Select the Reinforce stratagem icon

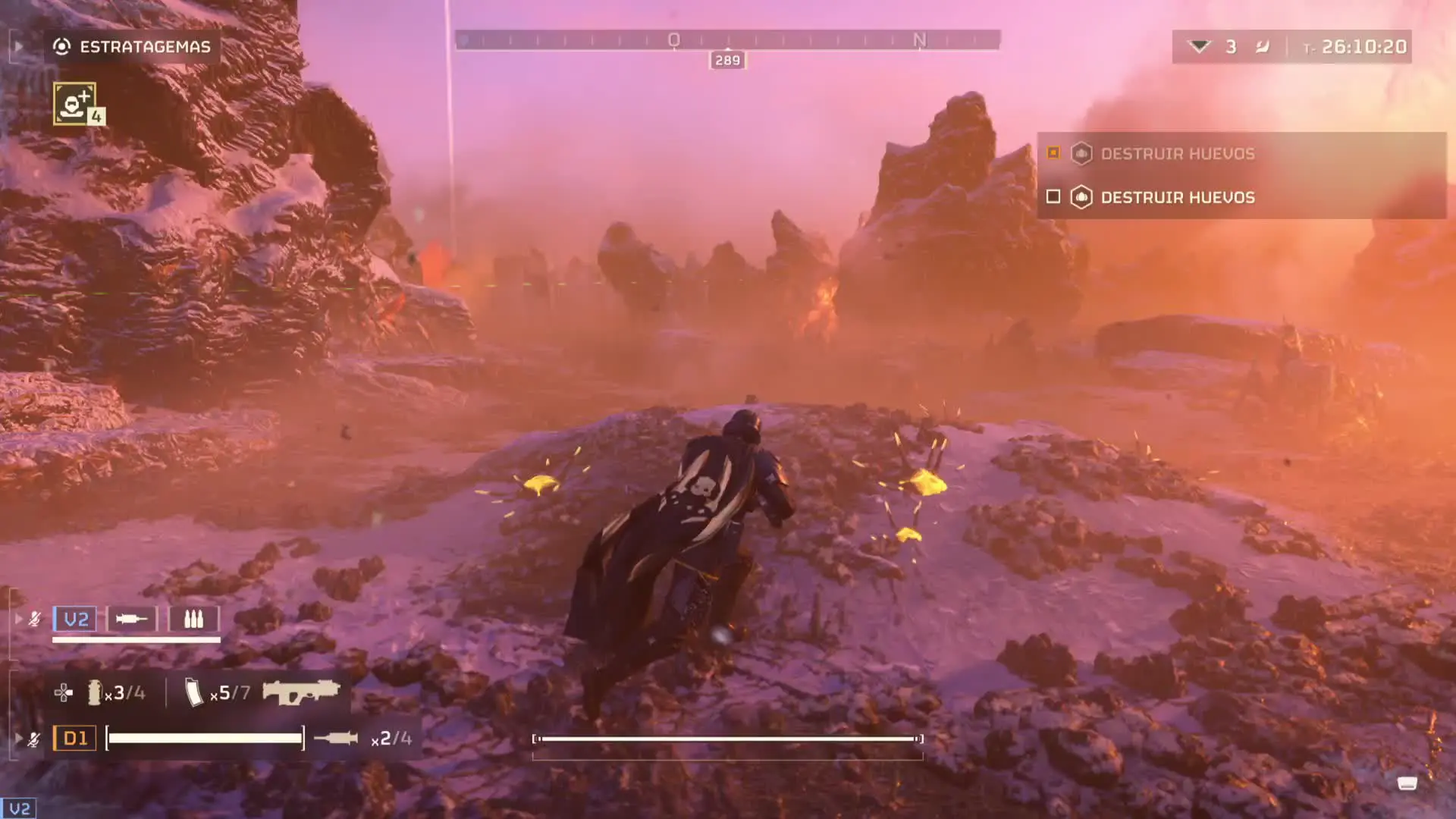coord(74,103)
